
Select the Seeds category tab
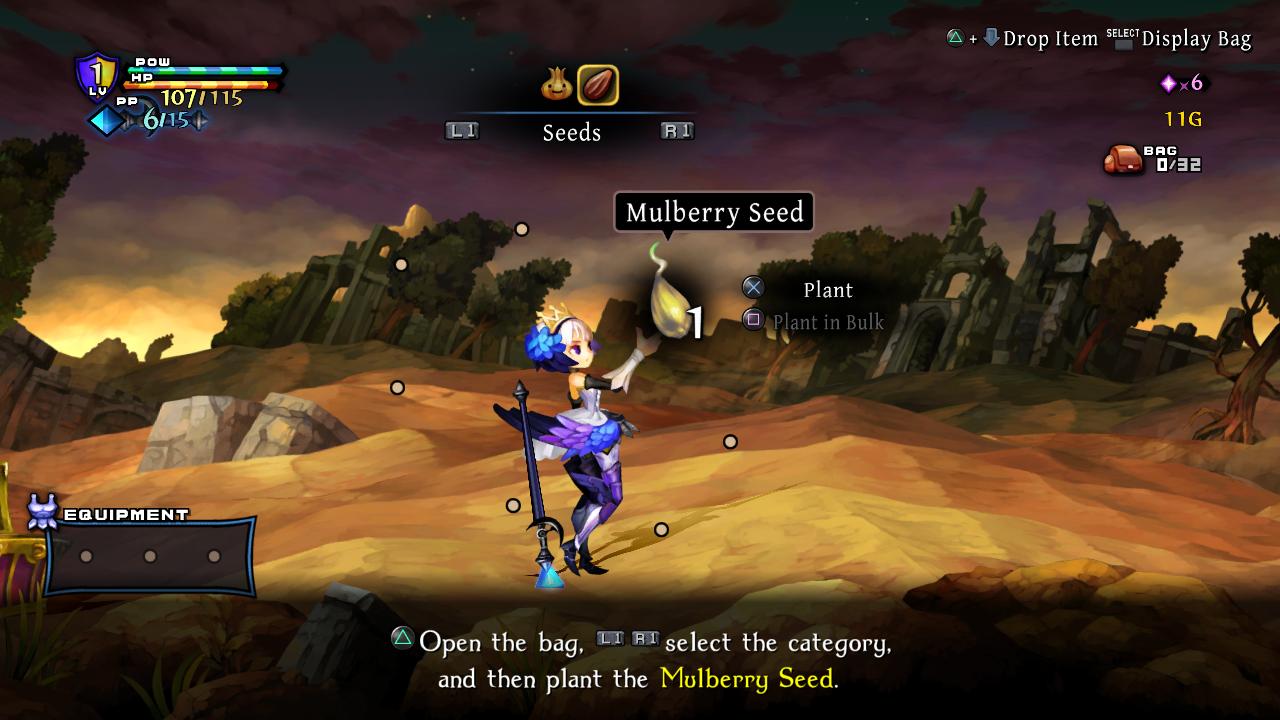click(x=571, y=132)
